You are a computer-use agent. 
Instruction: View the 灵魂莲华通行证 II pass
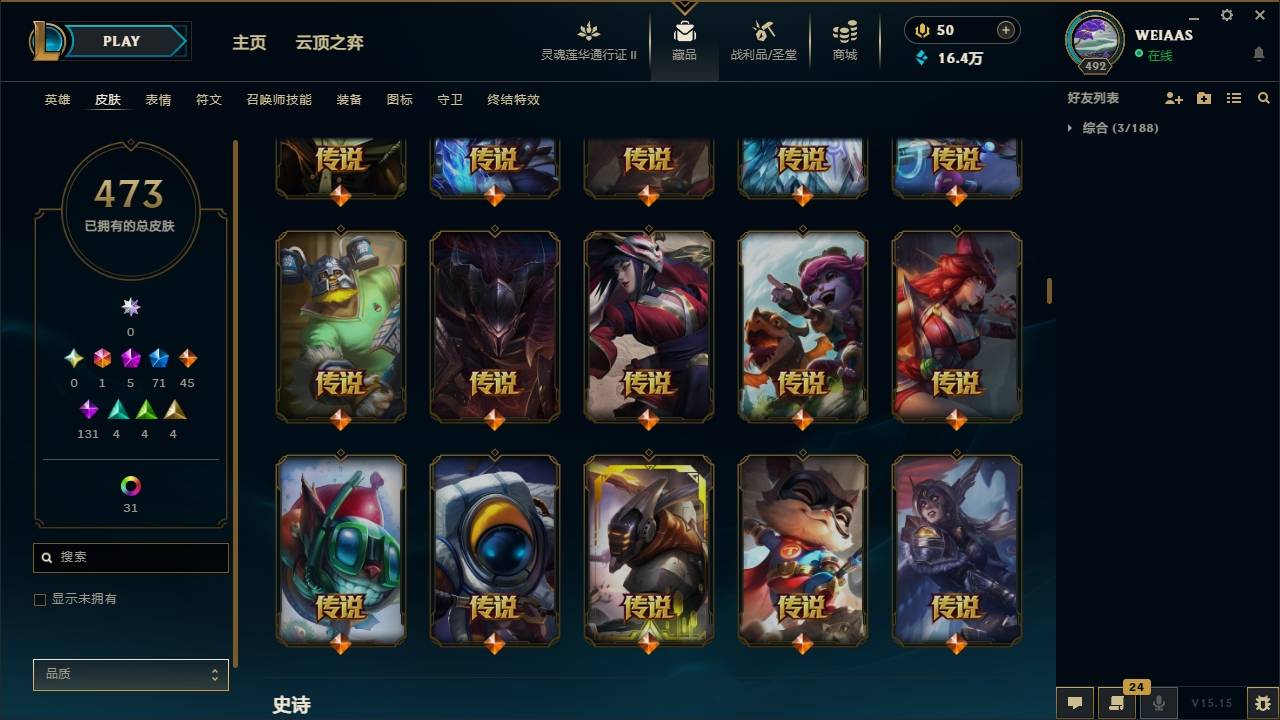point(588,40)
